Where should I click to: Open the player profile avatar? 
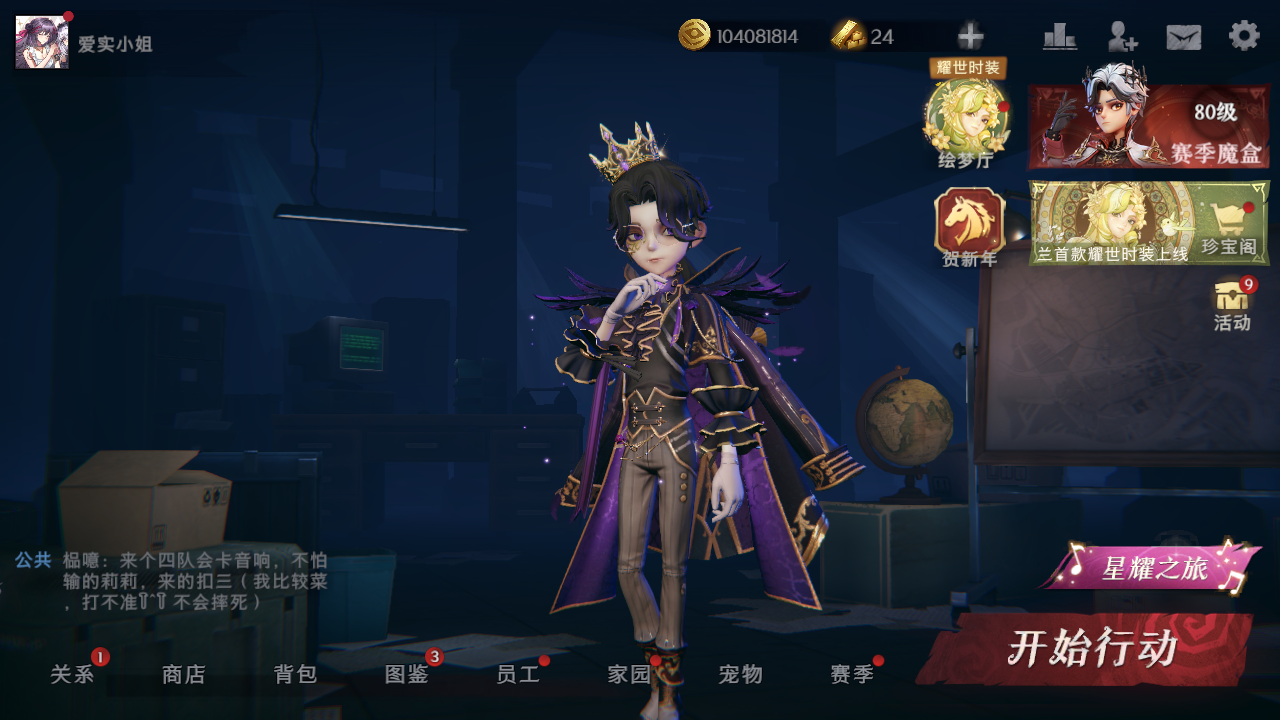(42, 42)
